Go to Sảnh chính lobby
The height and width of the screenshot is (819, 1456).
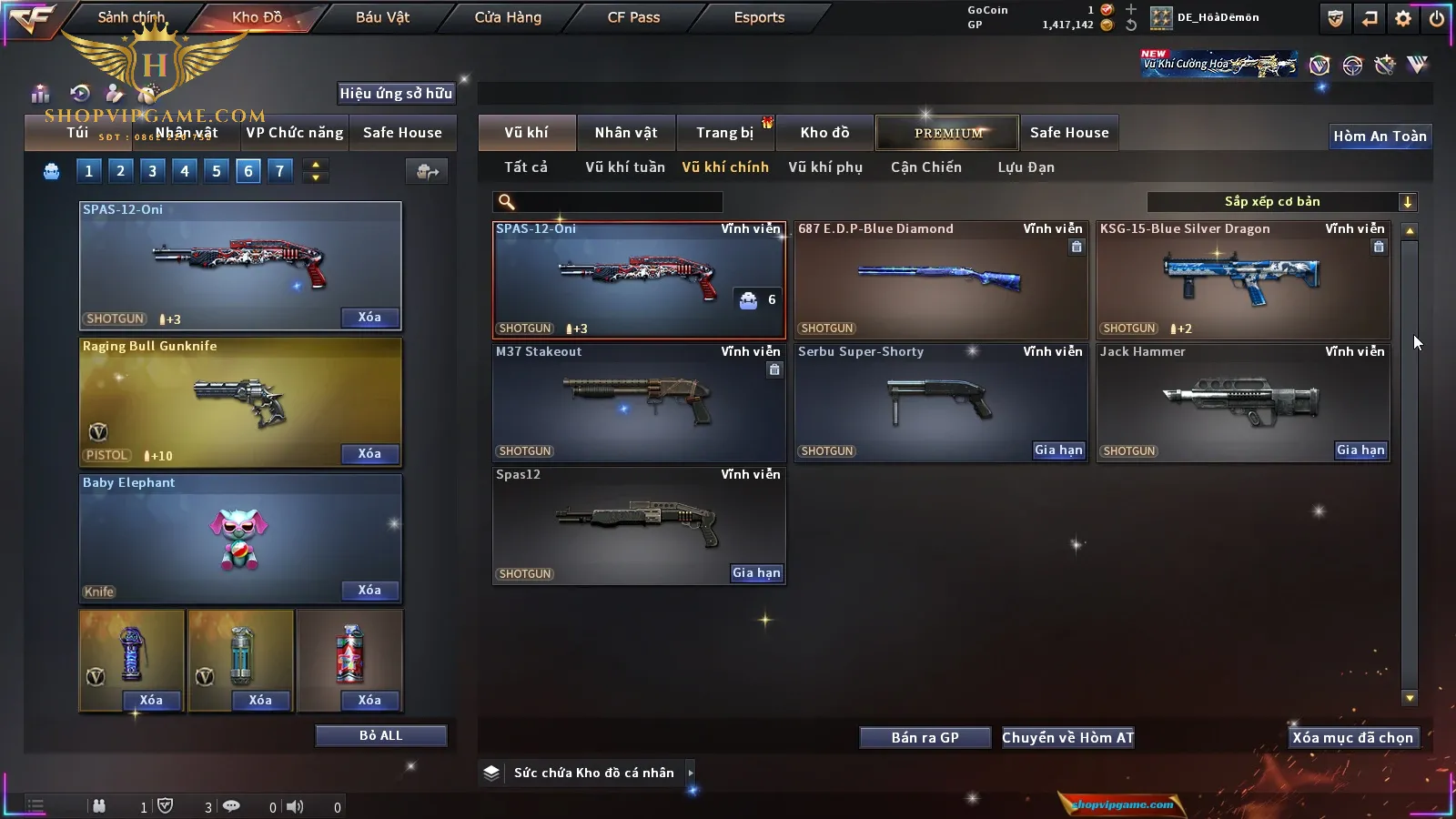point(131,17)
